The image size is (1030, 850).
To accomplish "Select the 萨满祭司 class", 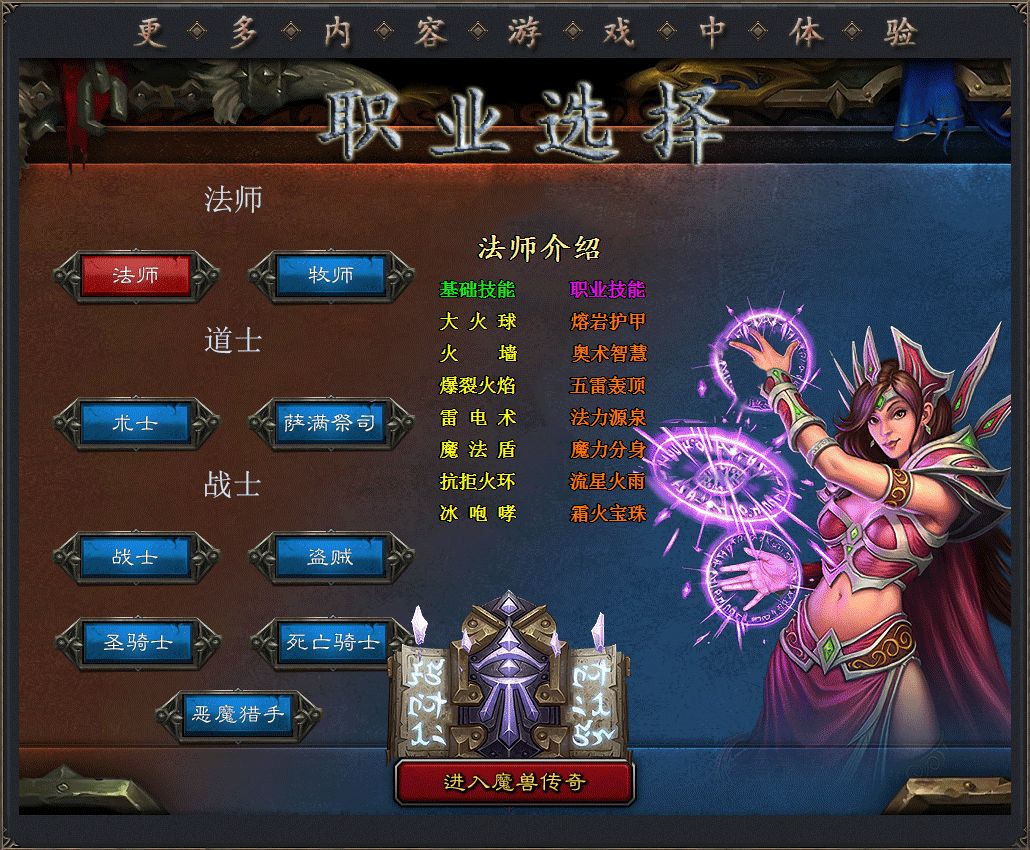I will (331, 423).
